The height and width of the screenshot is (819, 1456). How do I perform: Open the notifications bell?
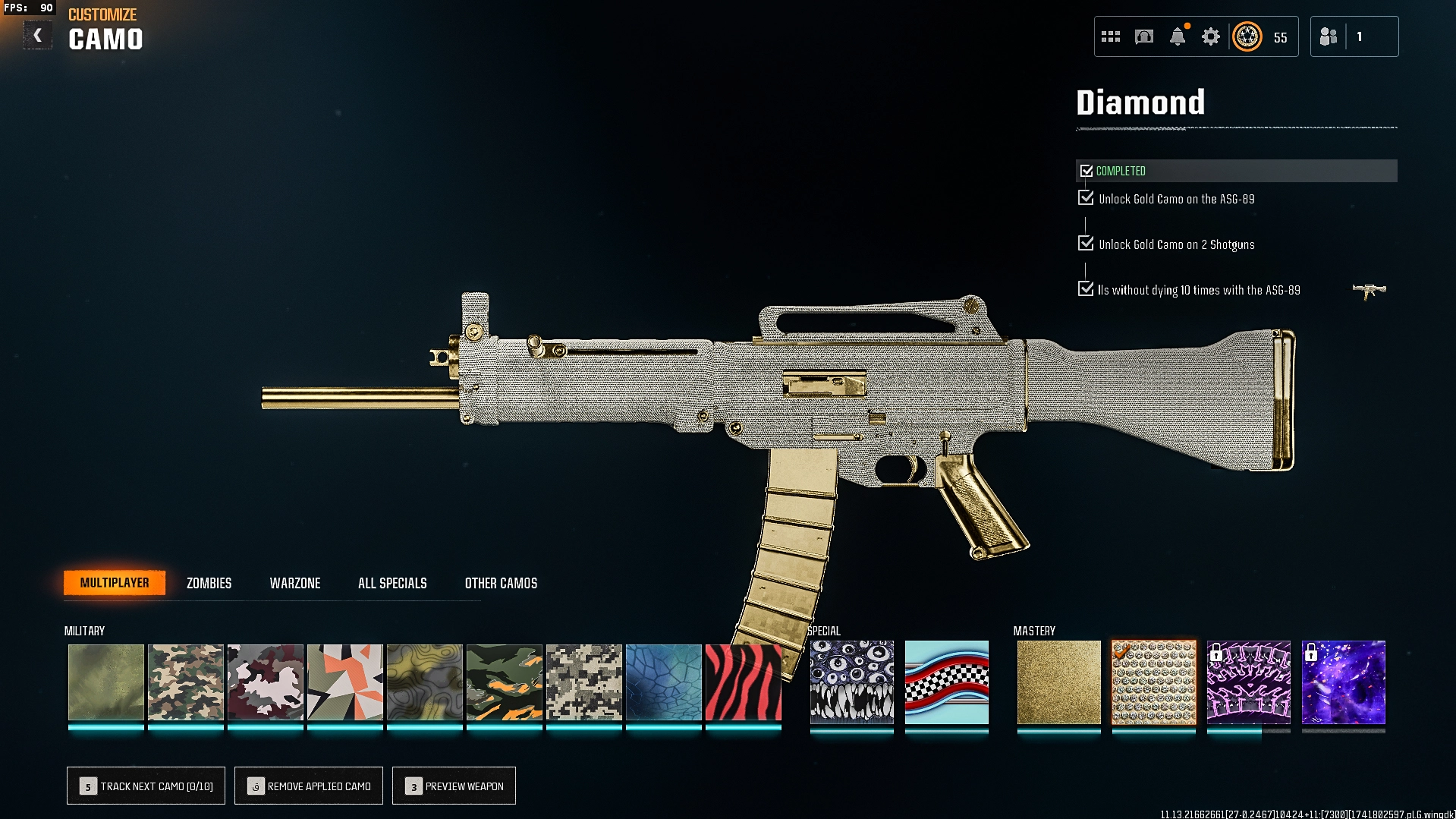[1178, 36]
